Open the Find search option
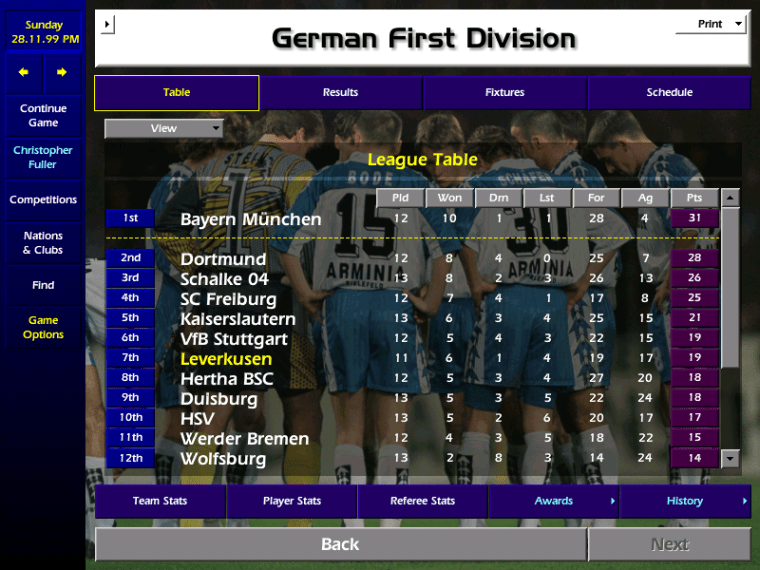The height and width of the screenshot is (570, 760). coord(43,285)
